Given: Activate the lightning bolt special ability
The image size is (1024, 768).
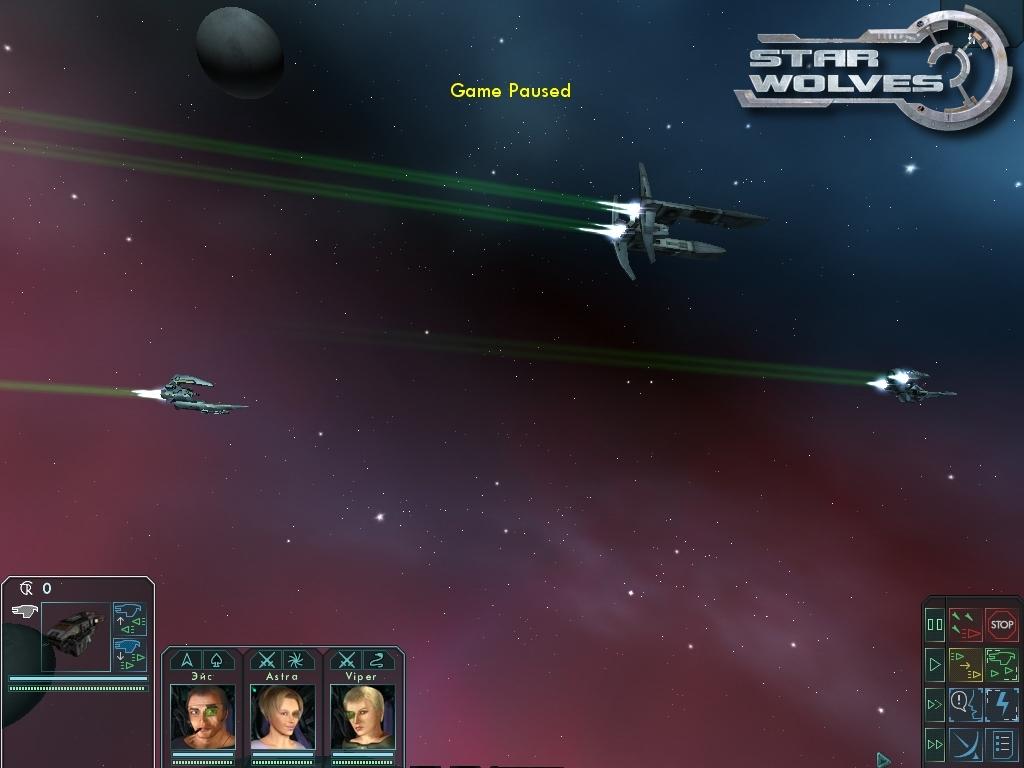Looking at the screenshot, I should click(x=1001, y=704).
